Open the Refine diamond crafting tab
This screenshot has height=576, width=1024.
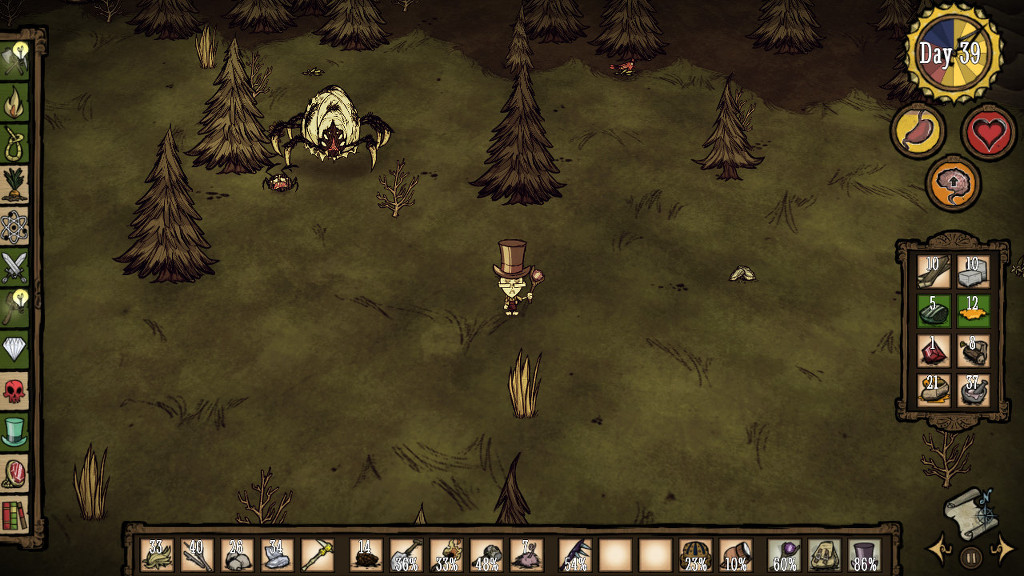tap(15, 347)
